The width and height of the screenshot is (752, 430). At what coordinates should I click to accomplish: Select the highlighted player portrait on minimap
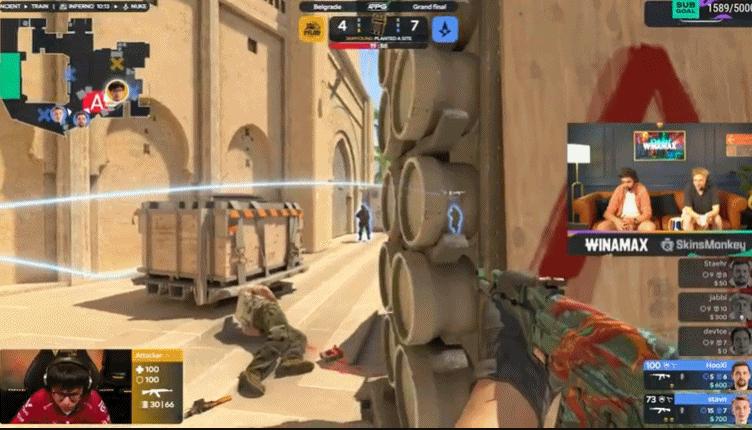point(118,91)
